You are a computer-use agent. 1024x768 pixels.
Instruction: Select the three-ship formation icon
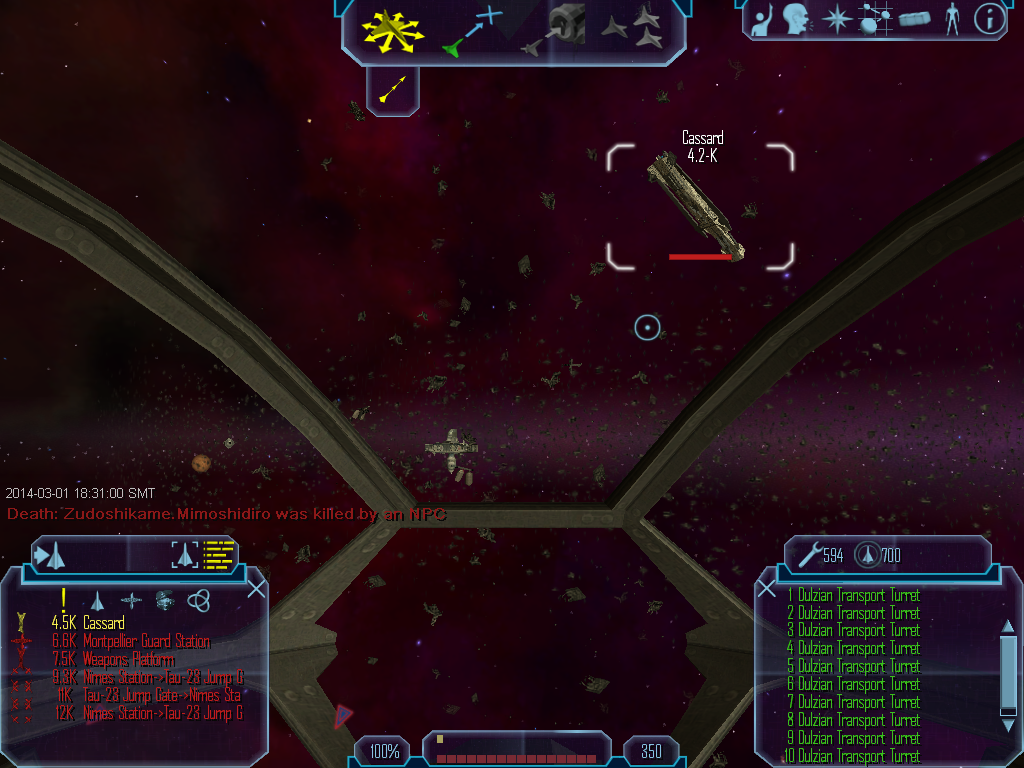tap(632, 28)
